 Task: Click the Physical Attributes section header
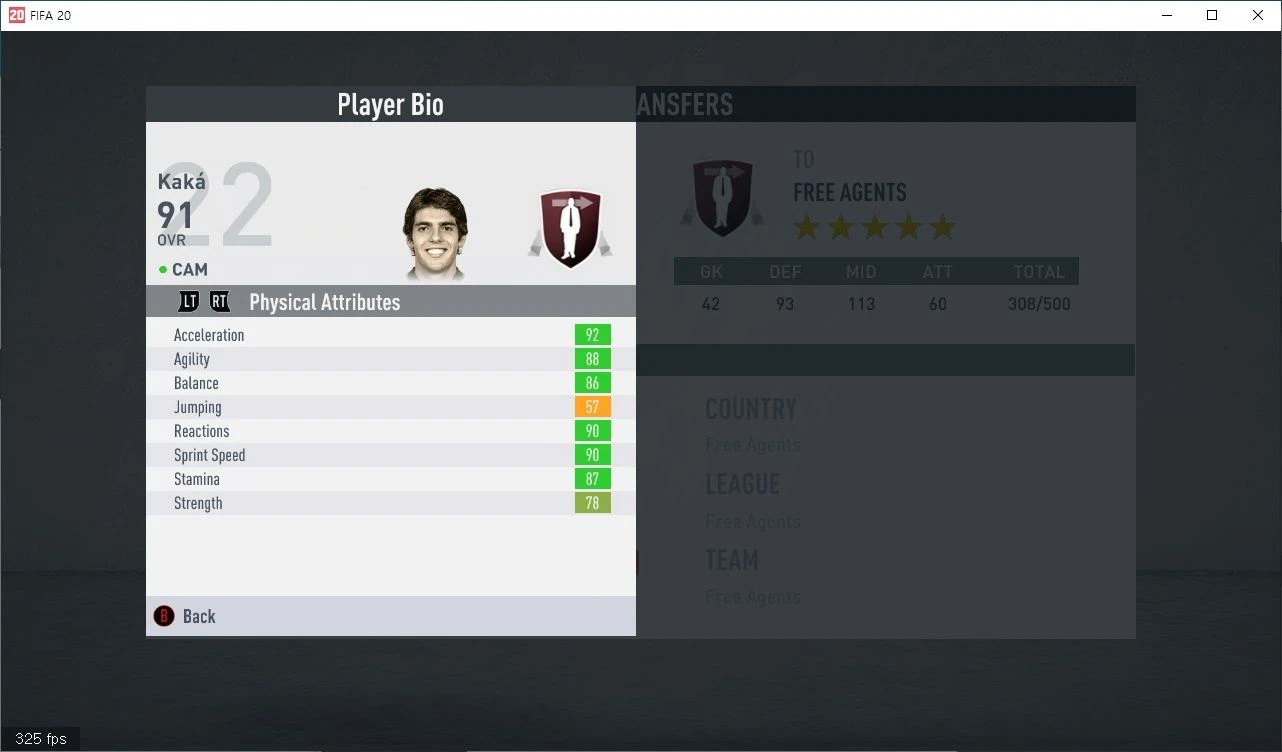tap(324, 301)
